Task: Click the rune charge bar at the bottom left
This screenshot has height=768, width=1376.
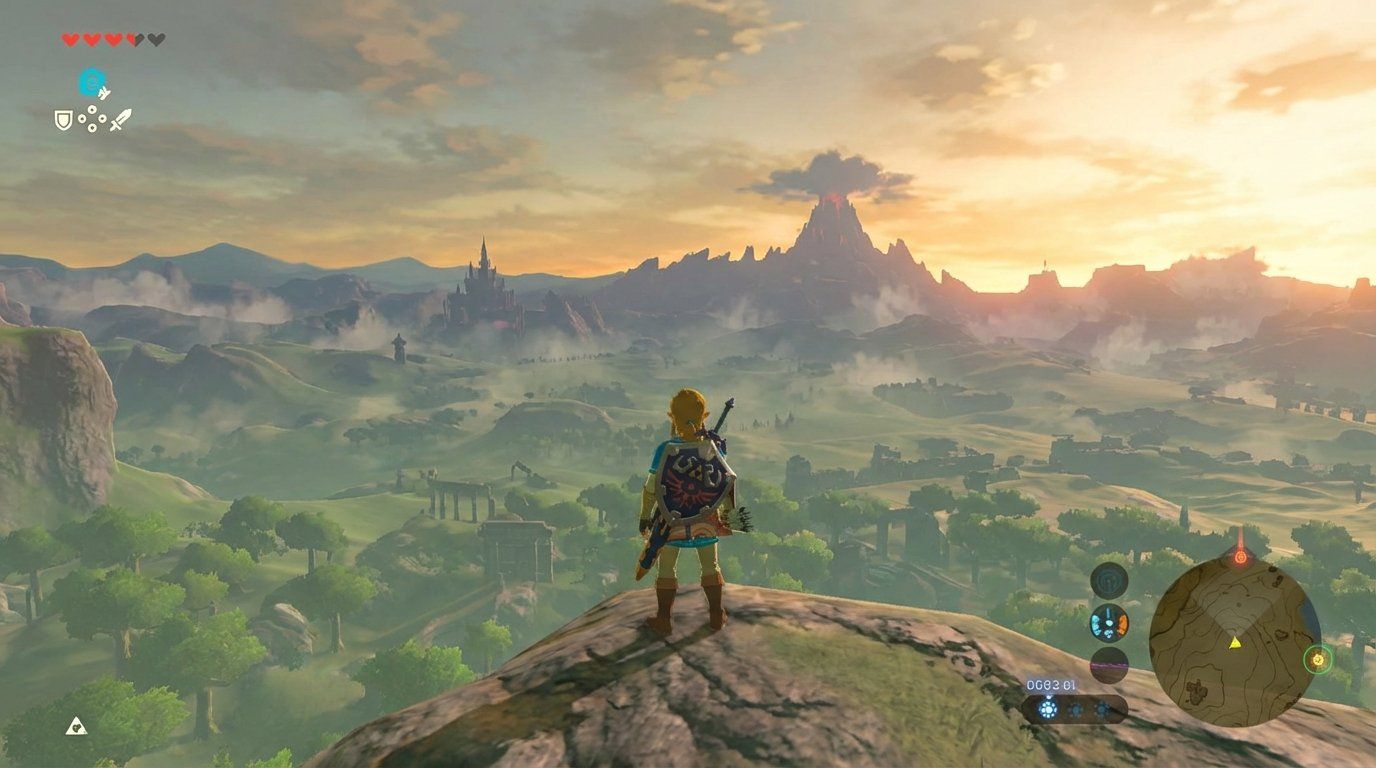Action: point(1075,710)
